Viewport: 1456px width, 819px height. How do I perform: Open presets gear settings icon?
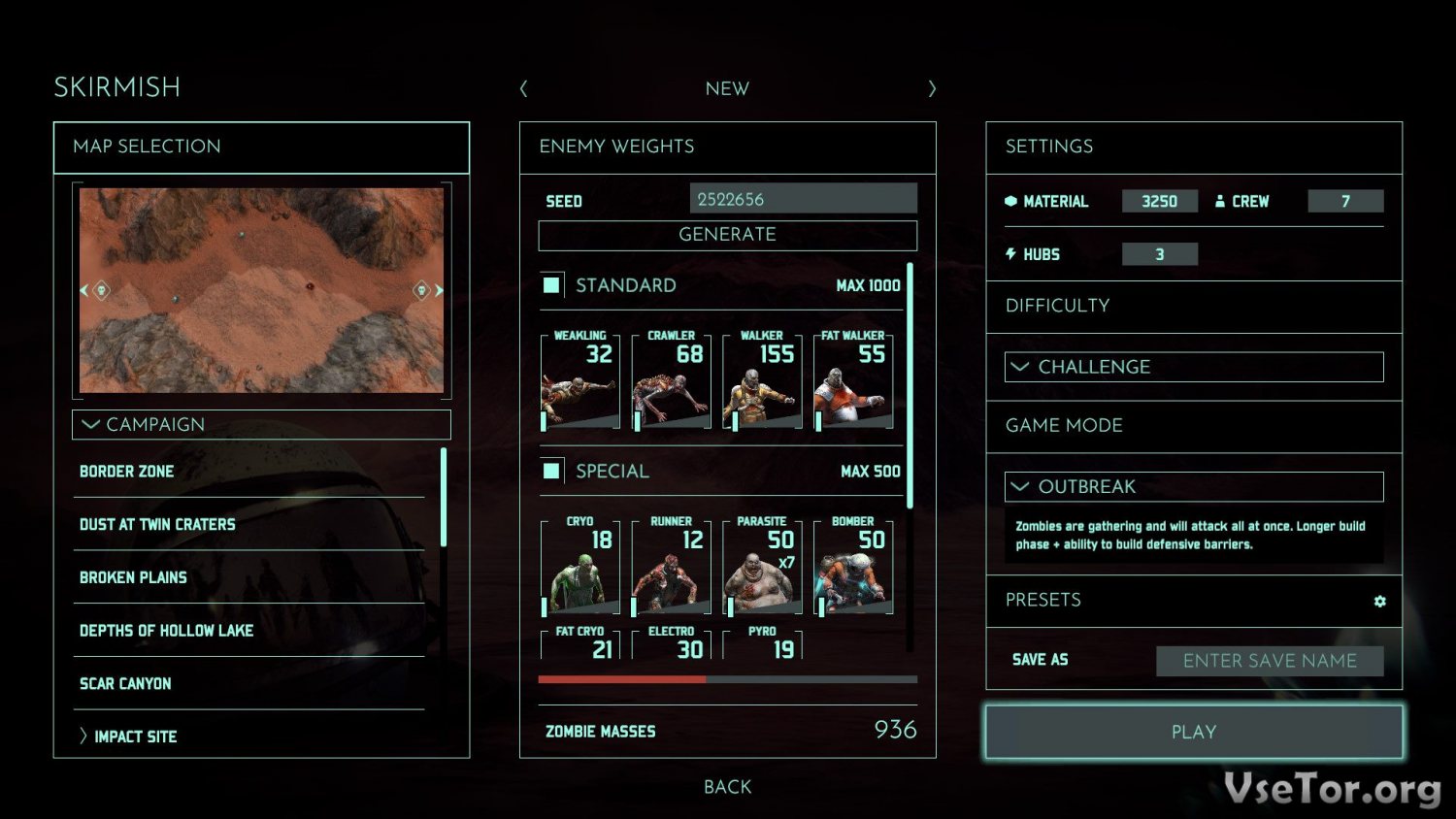point(1379,602)
